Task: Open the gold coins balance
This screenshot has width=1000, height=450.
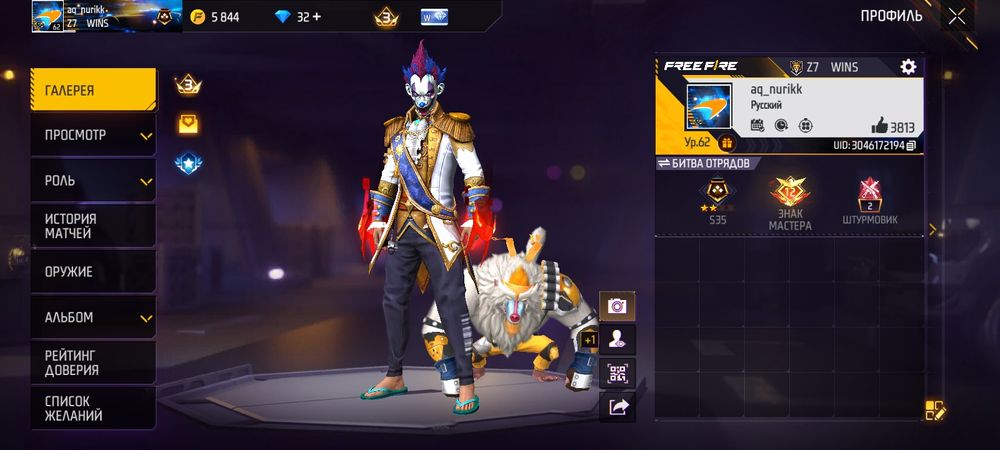Action: (x=217, y=17)
